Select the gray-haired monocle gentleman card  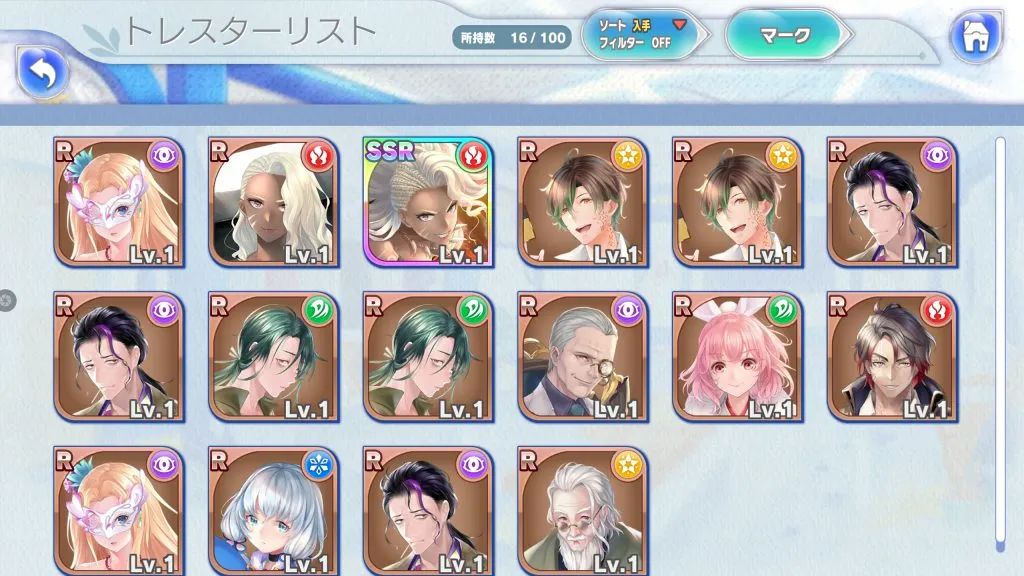click(583, 356)
